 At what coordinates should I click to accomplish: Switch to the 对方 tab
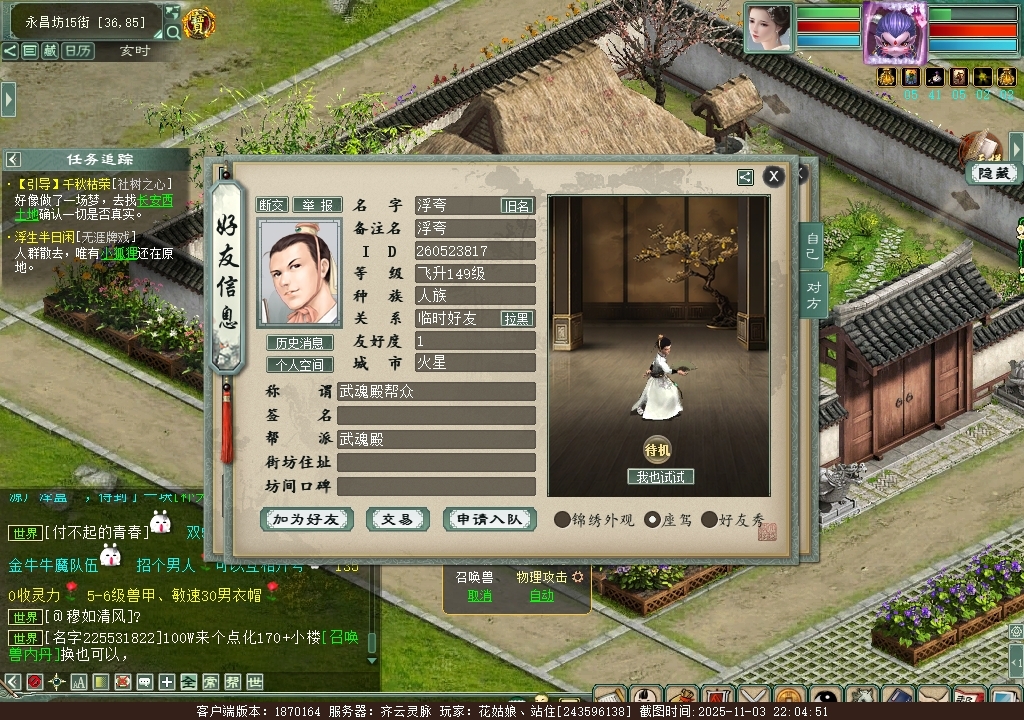point(812,295)
